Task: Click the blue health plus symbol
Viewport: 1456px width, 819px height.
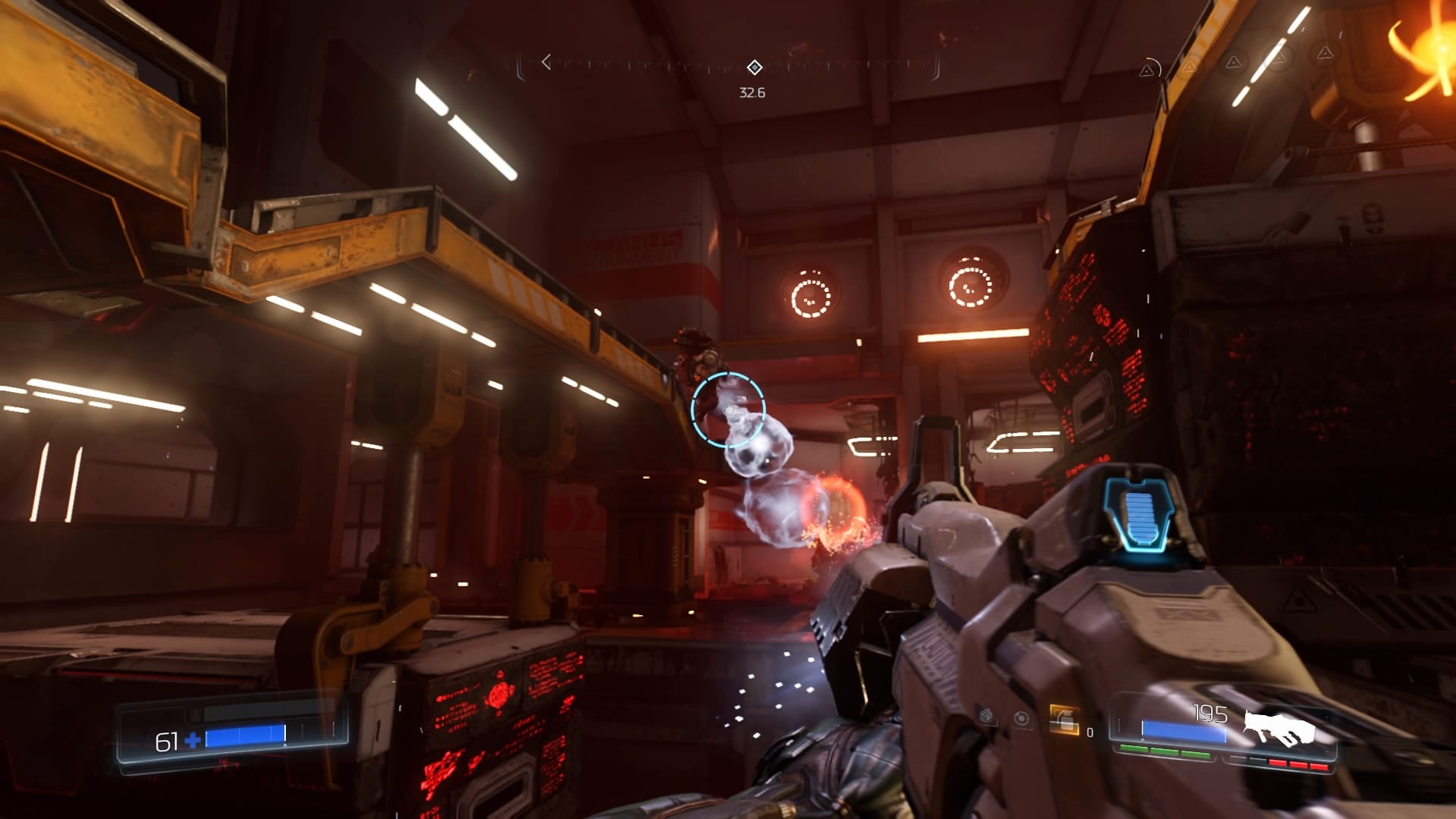Action: (x=191, y=740)
